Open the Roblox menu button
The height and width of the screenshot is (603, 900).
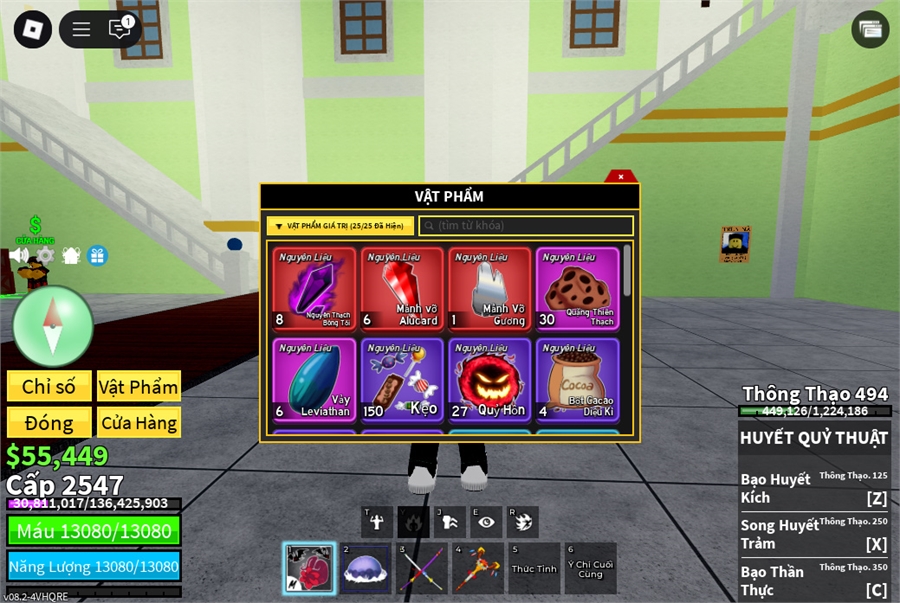pyautogui.click(x=32, y=29)
